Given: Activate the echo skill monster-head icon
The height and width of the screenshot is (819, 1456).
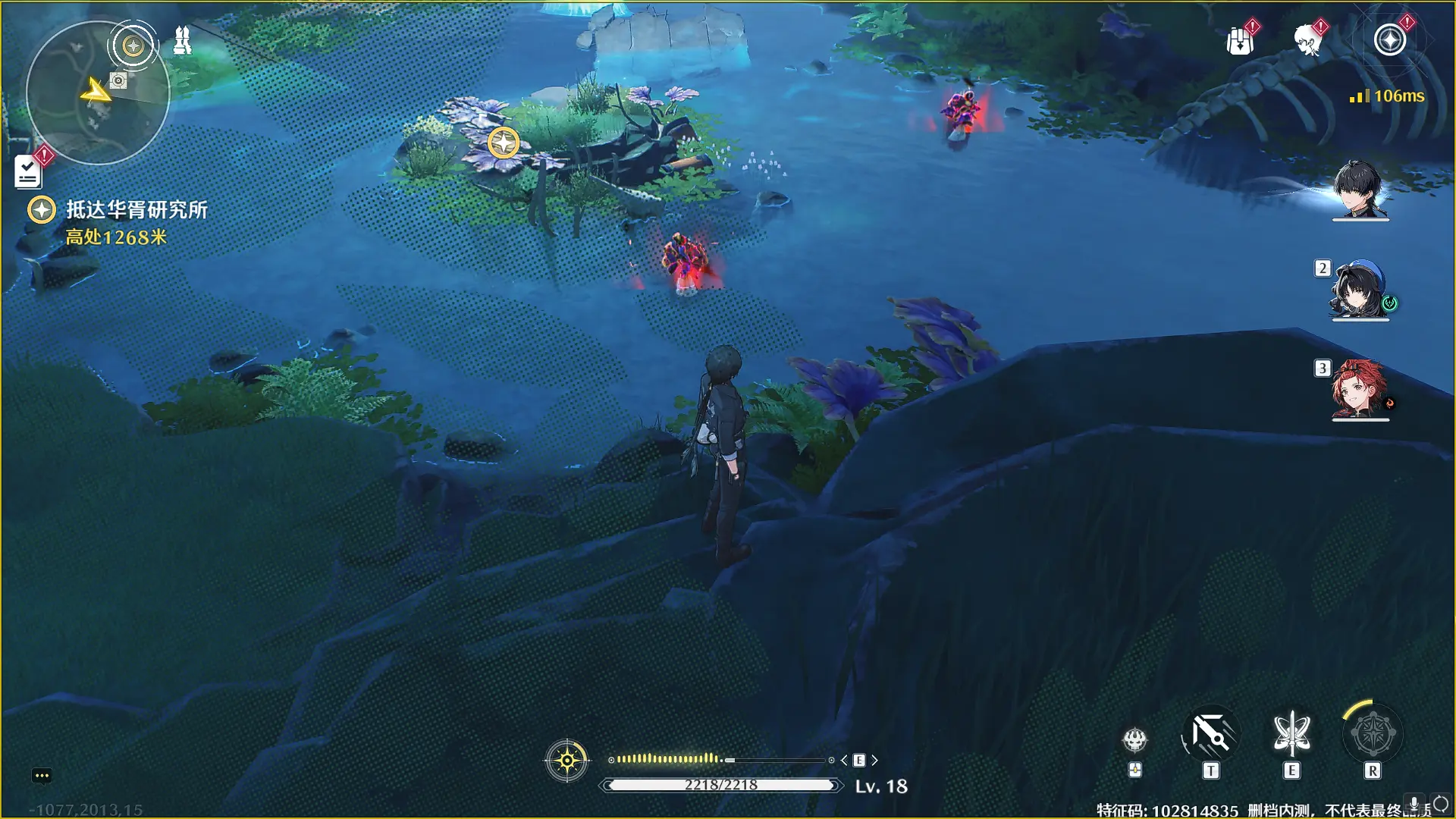Looking at the screenshot, I should (x=1134, y=739).
